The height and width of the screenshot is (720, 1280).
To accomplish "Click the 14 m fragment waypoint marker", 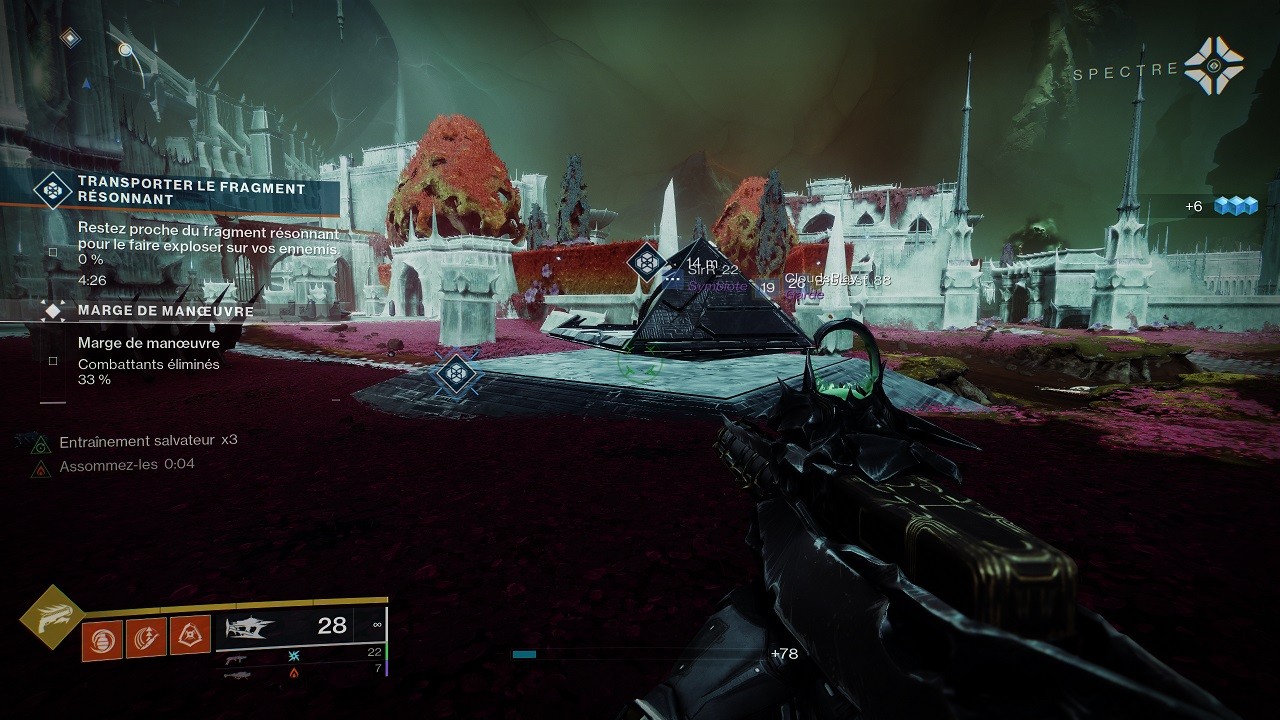I will pos(646,262).
